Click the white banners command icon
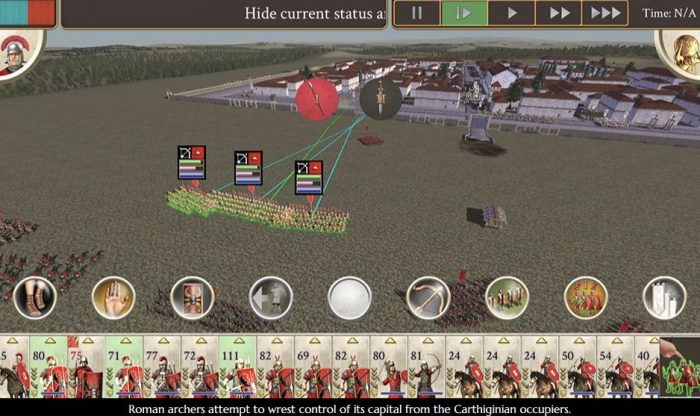 pyautogui.click(x=664, y=298)
